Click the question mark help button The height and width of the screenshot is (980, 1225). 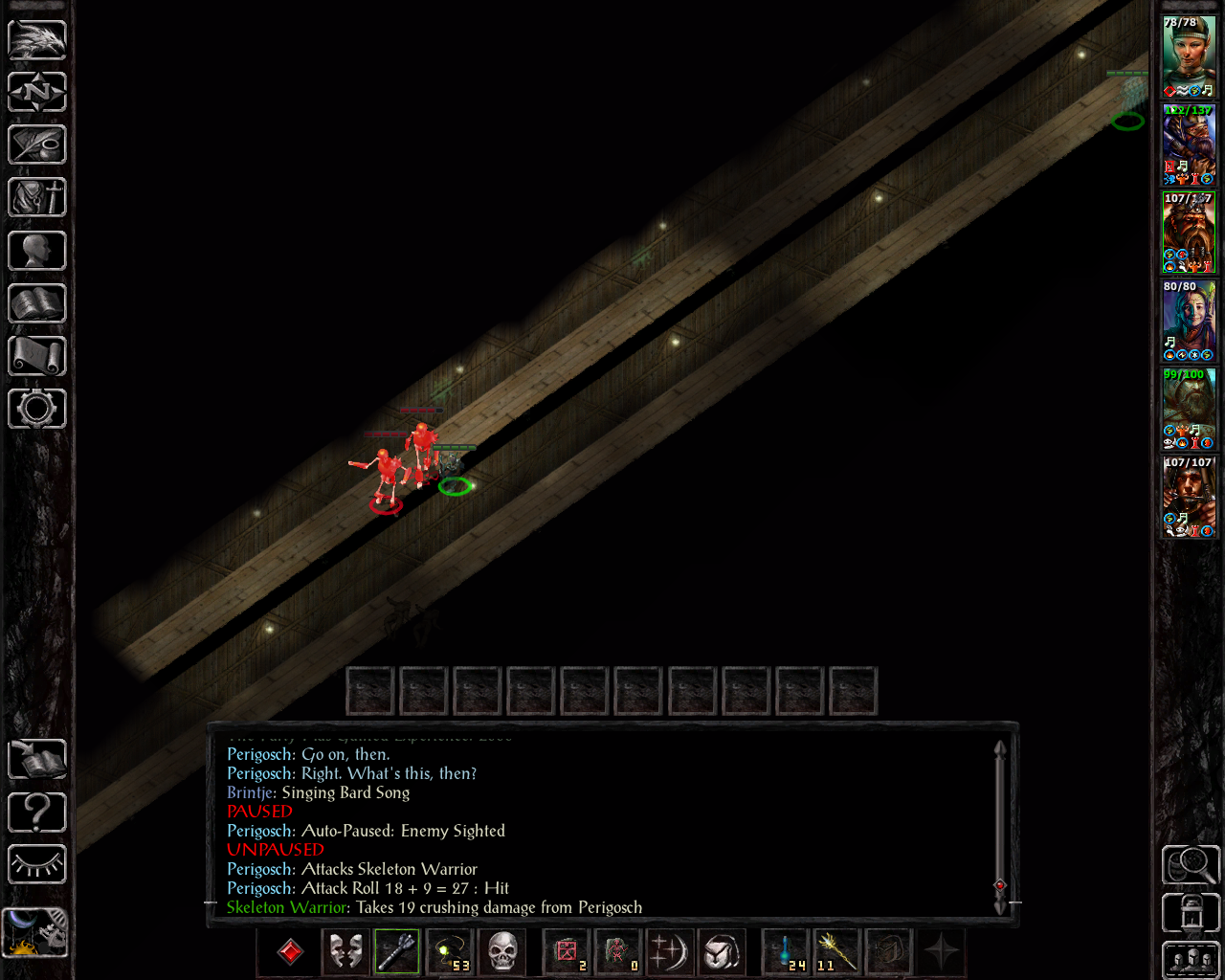[x=37, y=813]
